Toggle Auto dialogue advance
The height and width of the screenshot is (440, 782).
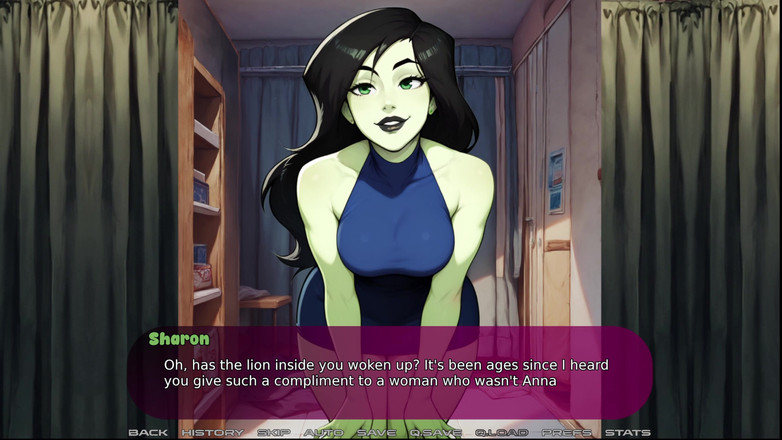click(323, 432)
